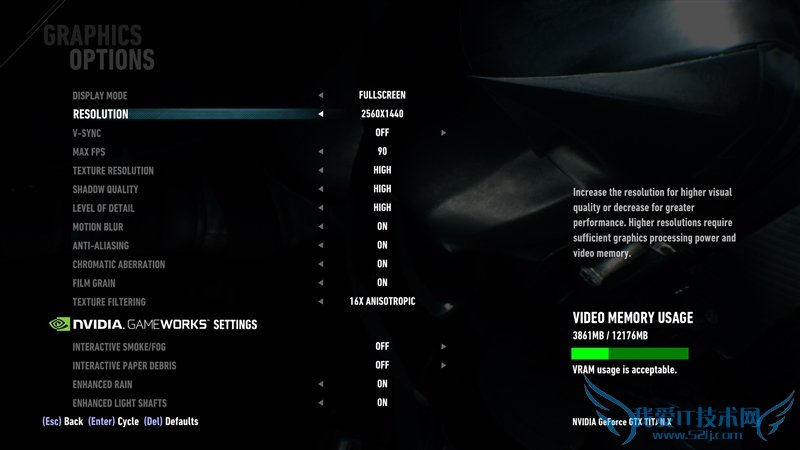Toggle the V-Sync option
The height and width of the screenshot is (450, 800).
pos(87,133)
